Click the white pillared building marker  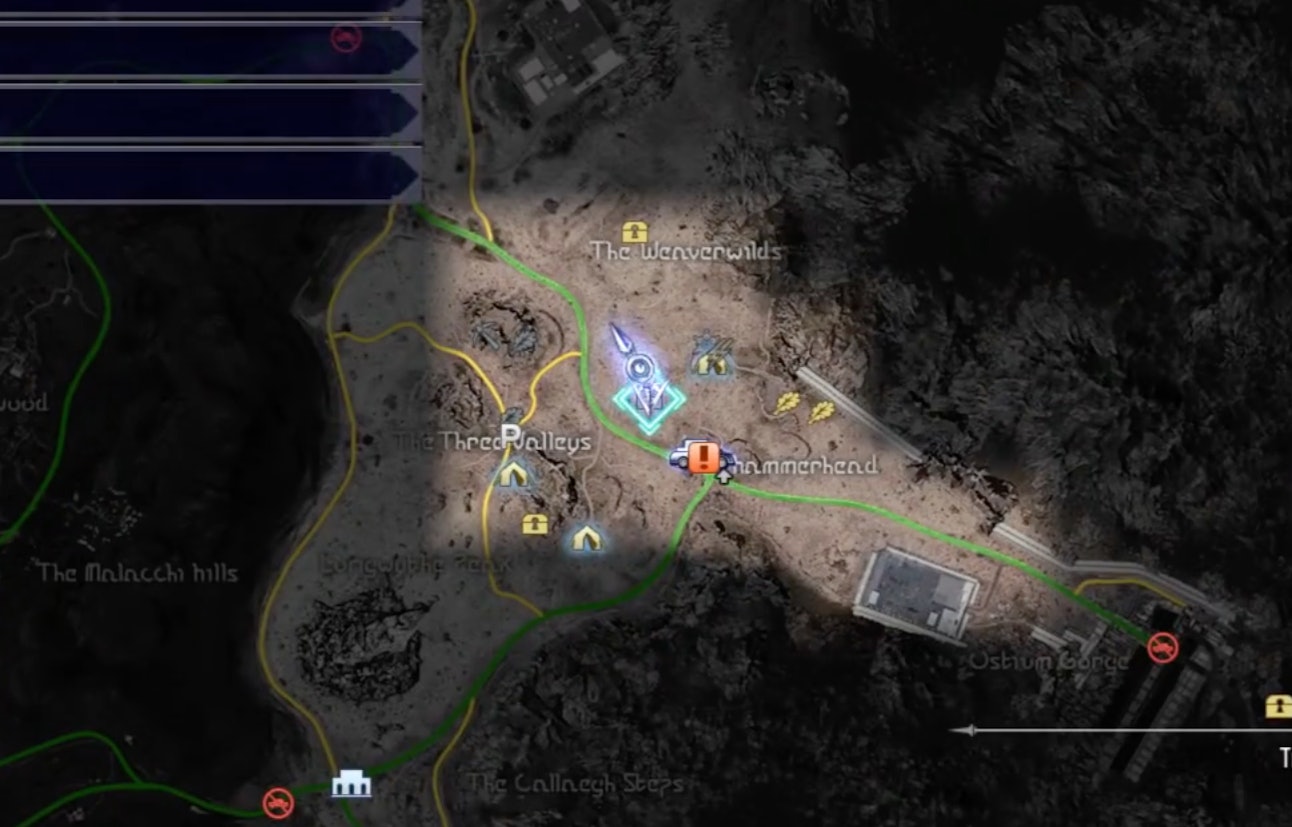click(x=351, y=784)
